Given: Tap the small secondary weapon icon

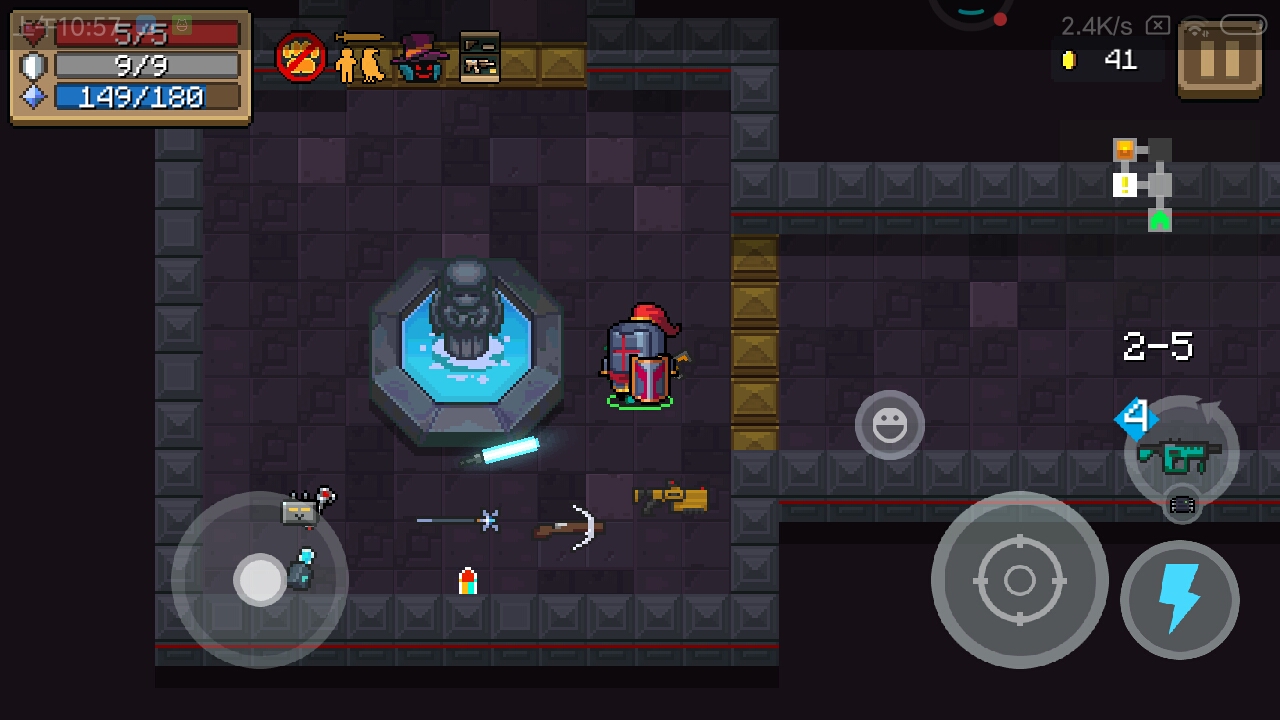Looking at the screenshot, I should pos(1181,506).
